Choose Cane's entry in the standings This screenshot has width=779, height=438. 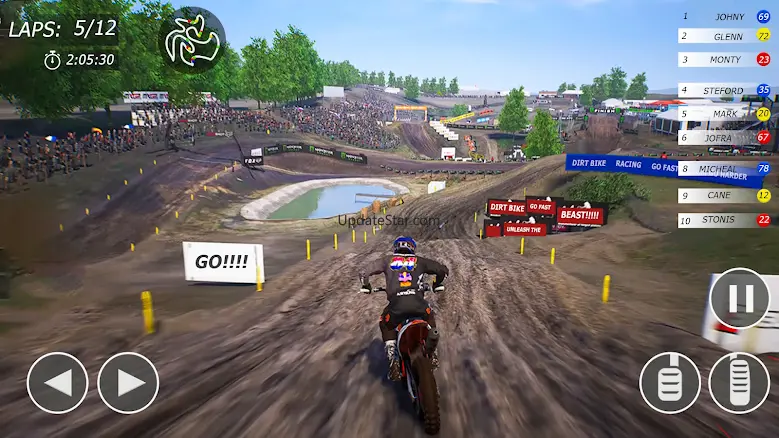[725, 196]
